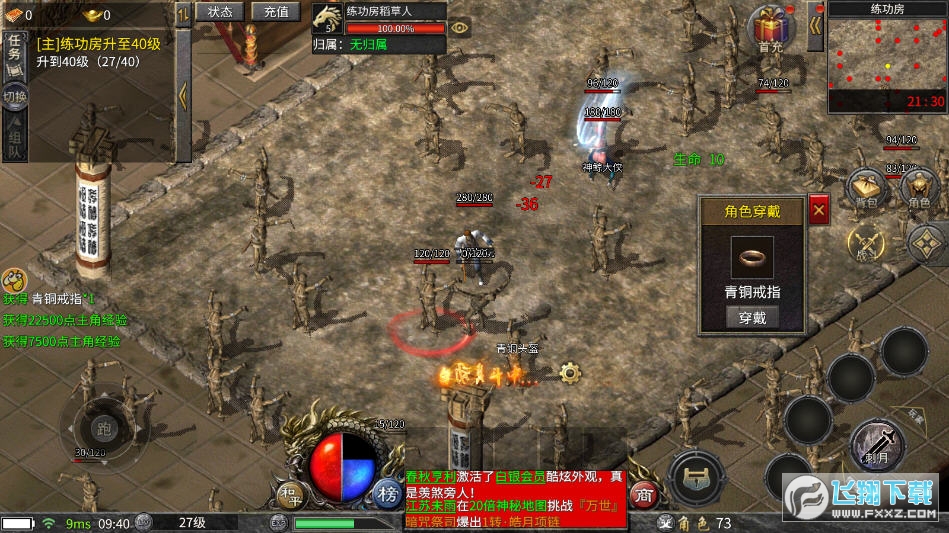Close the 角色穿戴 equip popup
The height and width of the screenshot is (533, 949).
point(818,210)
